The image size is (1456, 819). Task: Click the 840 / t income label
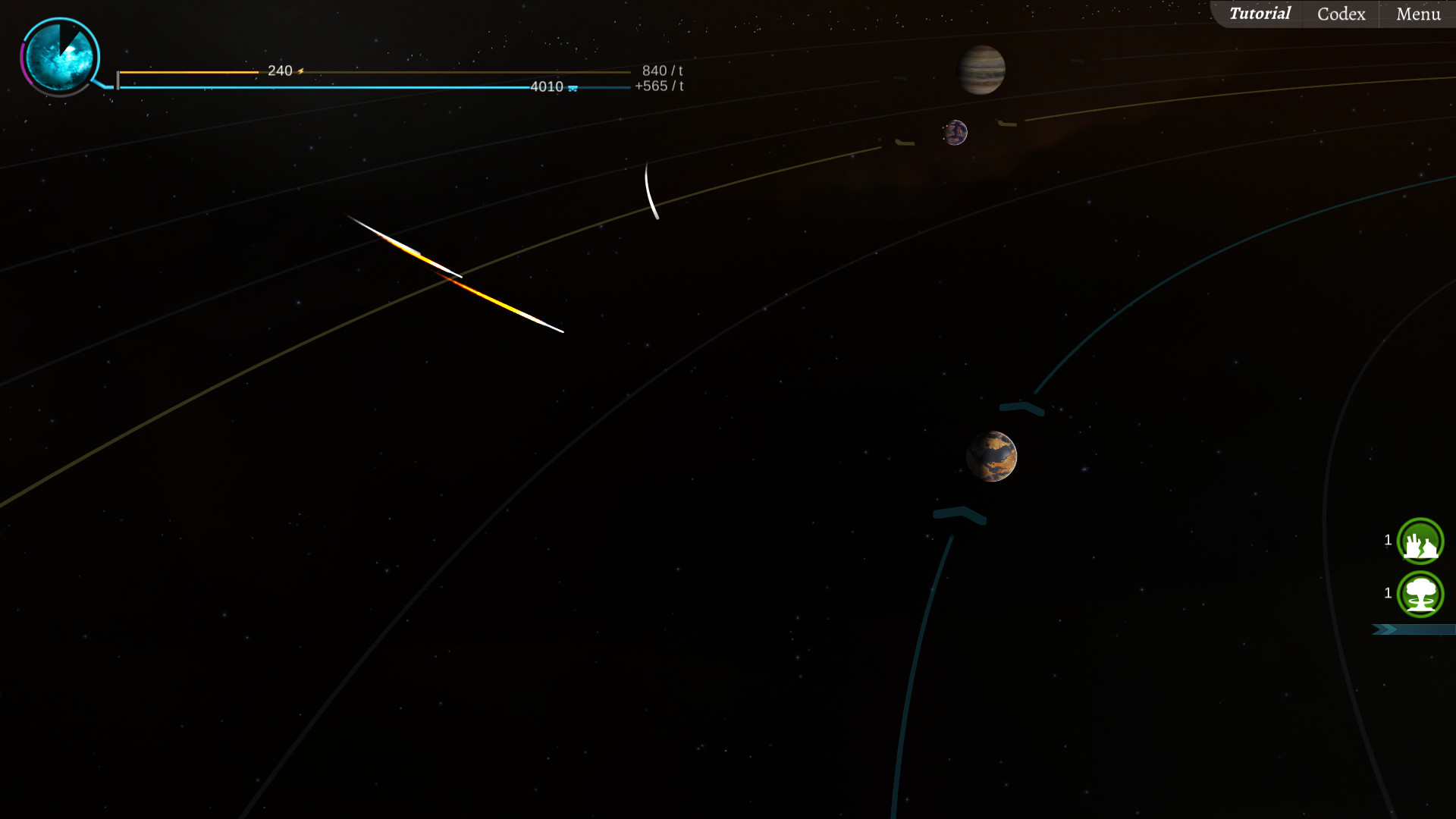point(662,71)
